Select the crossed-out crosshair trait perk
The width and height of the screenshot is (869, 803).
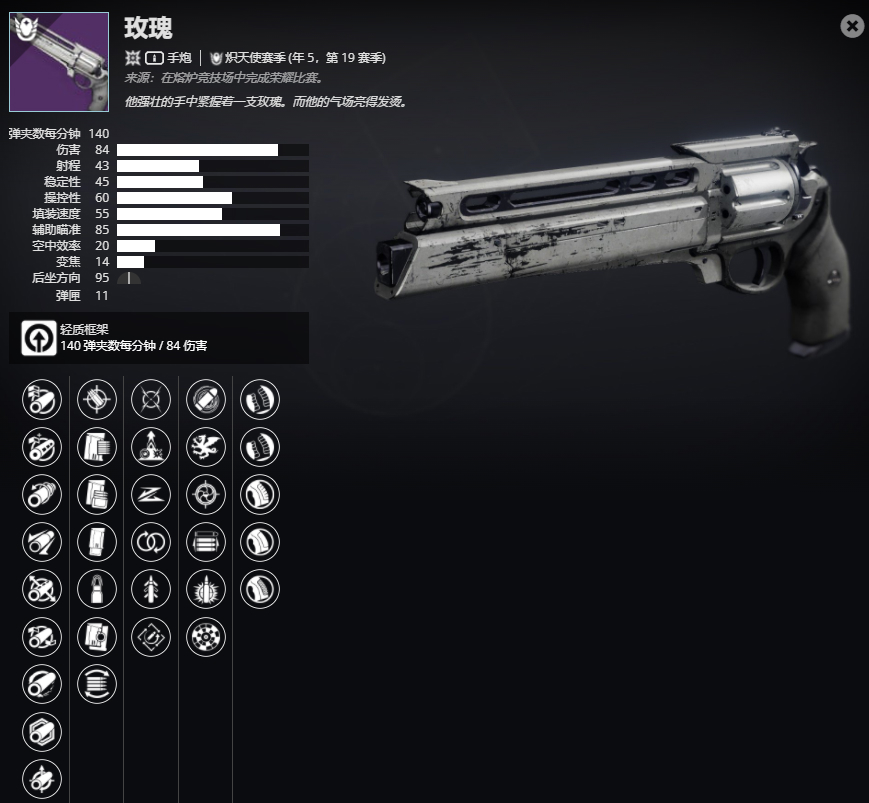tap(151, 400)
